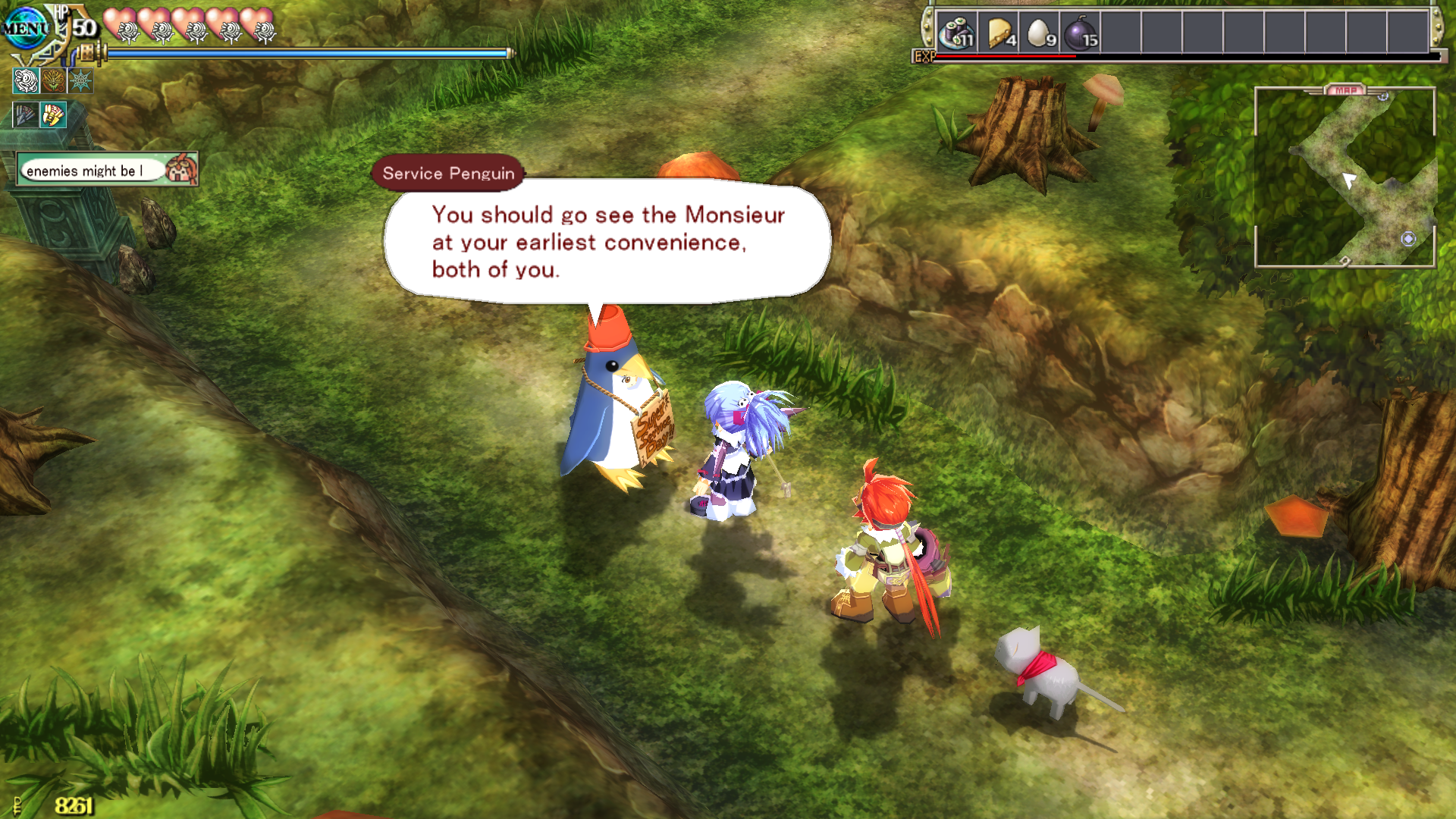Open the blue MENU orb
Screen dimensions: 1456x819
(x=27, y=29)
